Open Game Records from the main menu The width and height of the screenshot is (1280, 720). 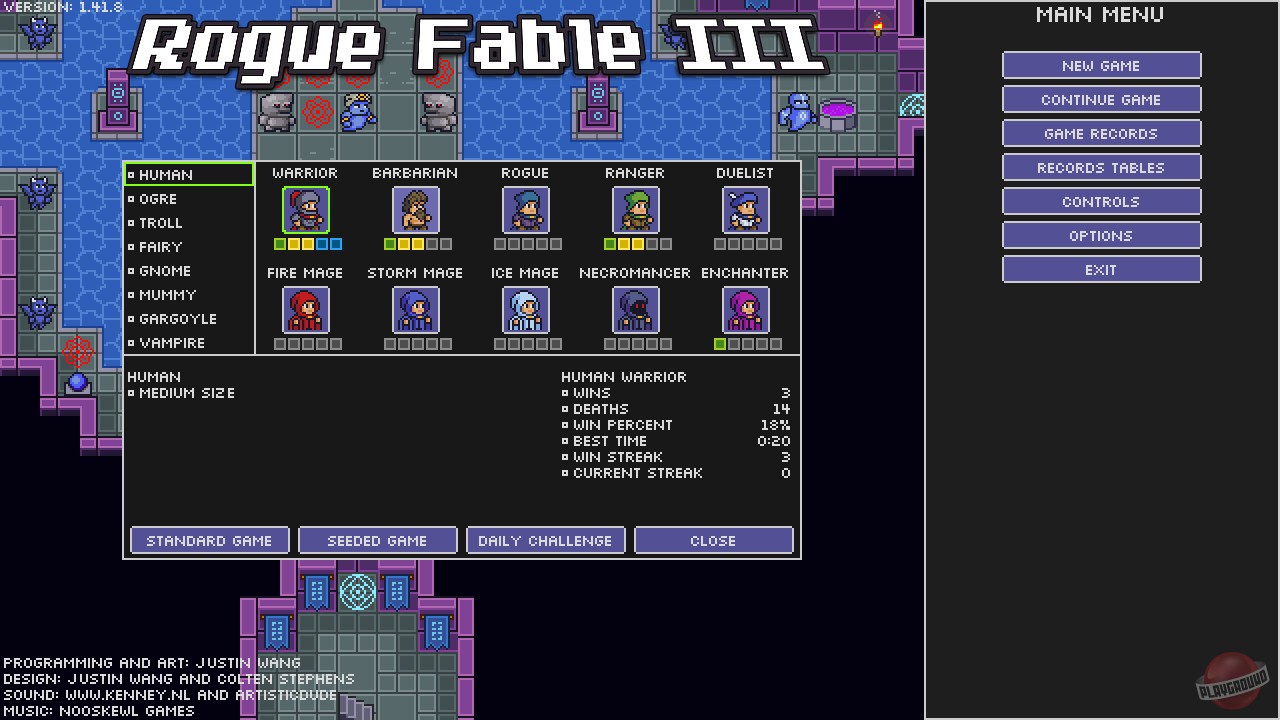point(1101,133)
